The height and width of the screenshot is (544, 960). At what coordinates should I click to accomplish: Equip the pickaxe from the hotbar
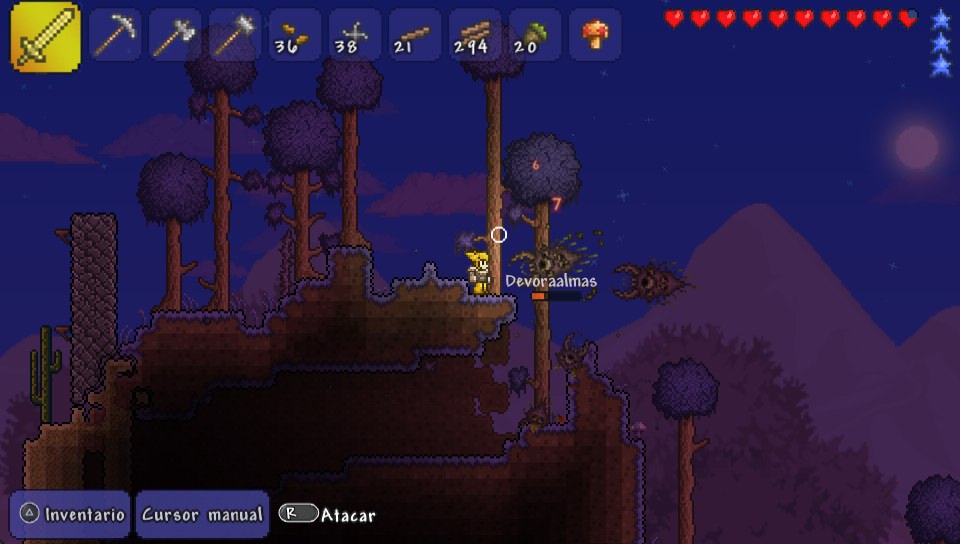(x=115, y=35)
